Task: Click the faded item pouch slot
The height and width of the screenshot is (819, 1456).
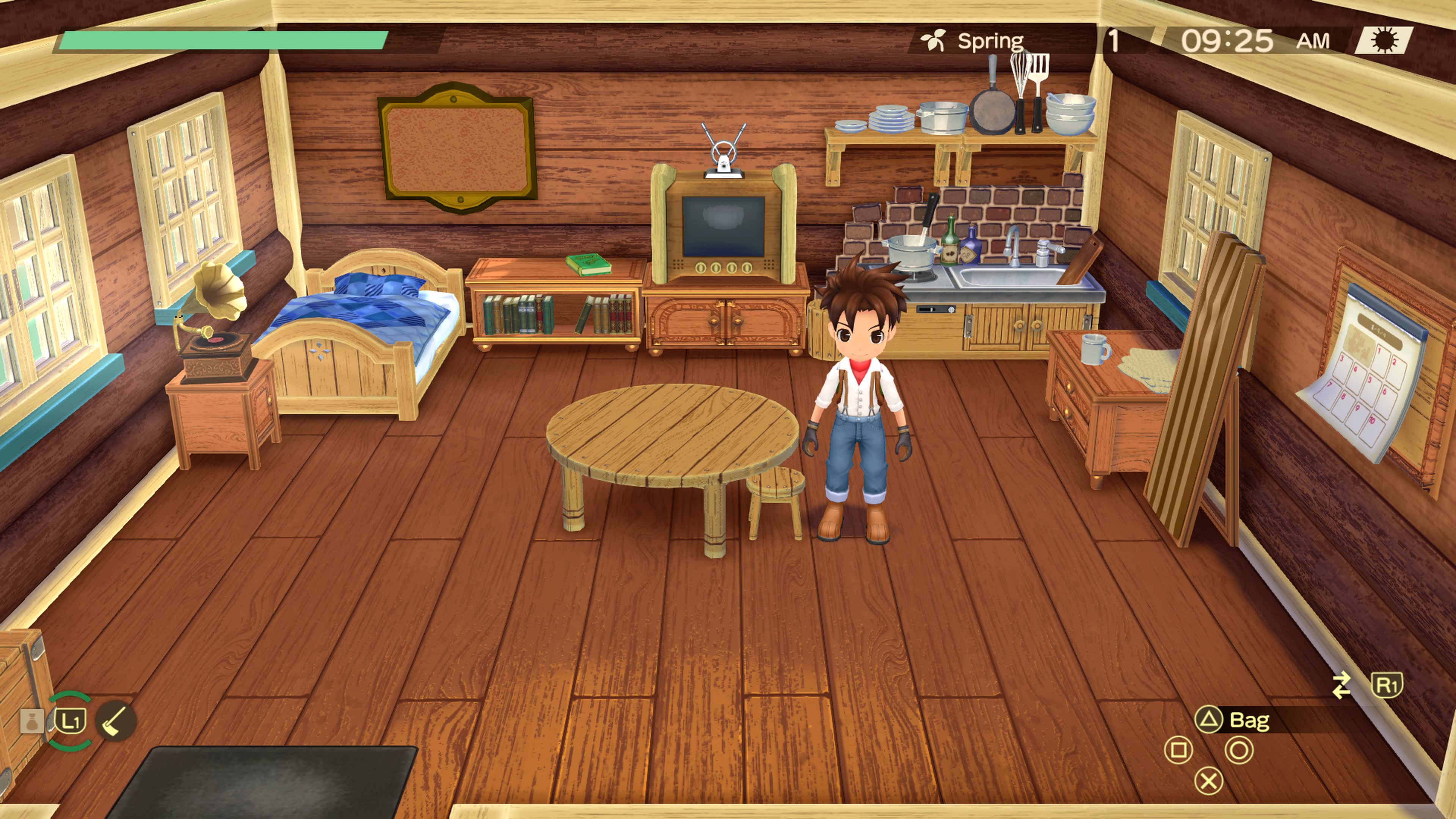Action: [x=31, y=722]
